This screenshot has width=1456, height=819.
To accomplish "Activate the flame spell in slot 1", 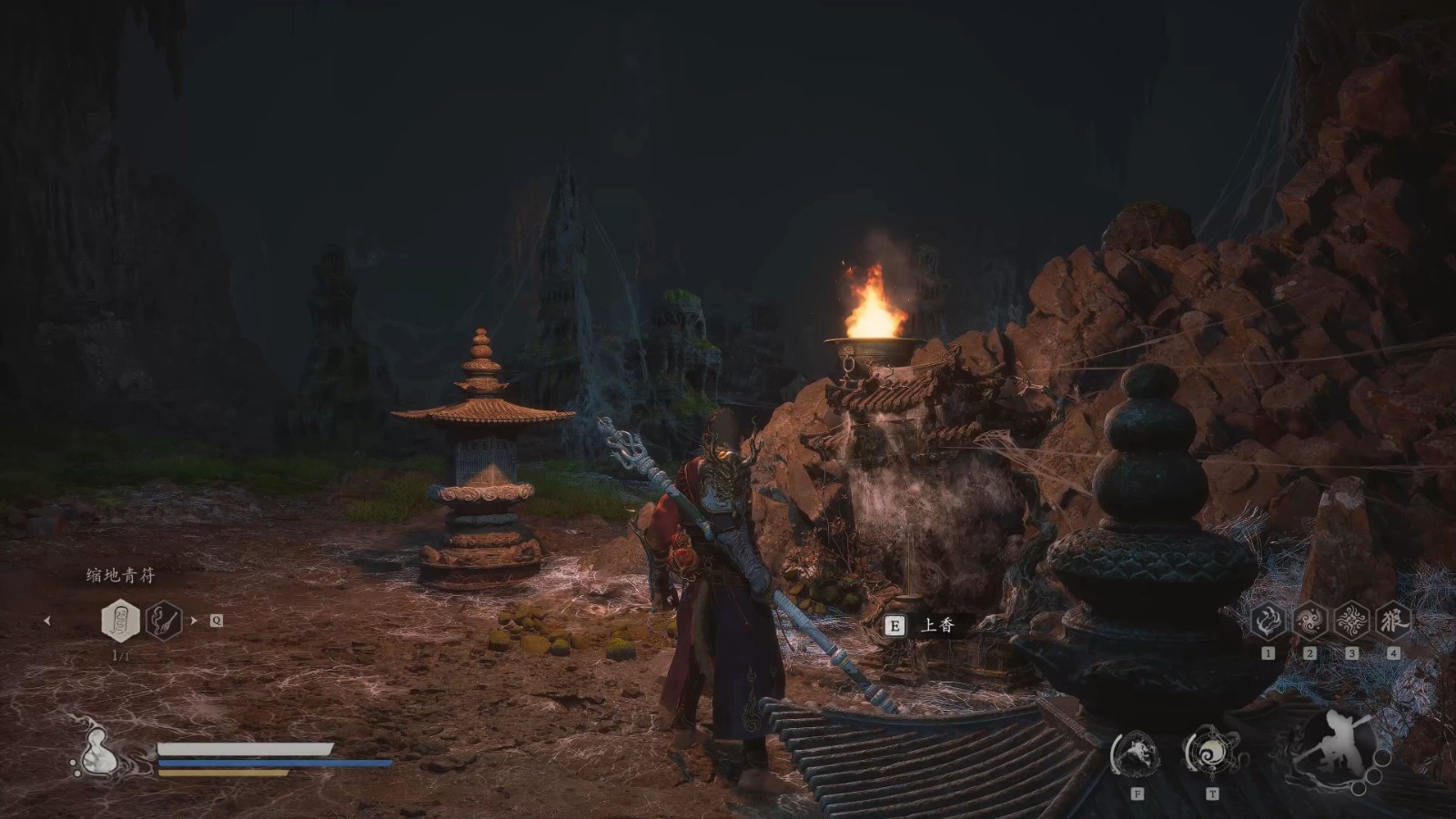I will [x=1269, y=622].
